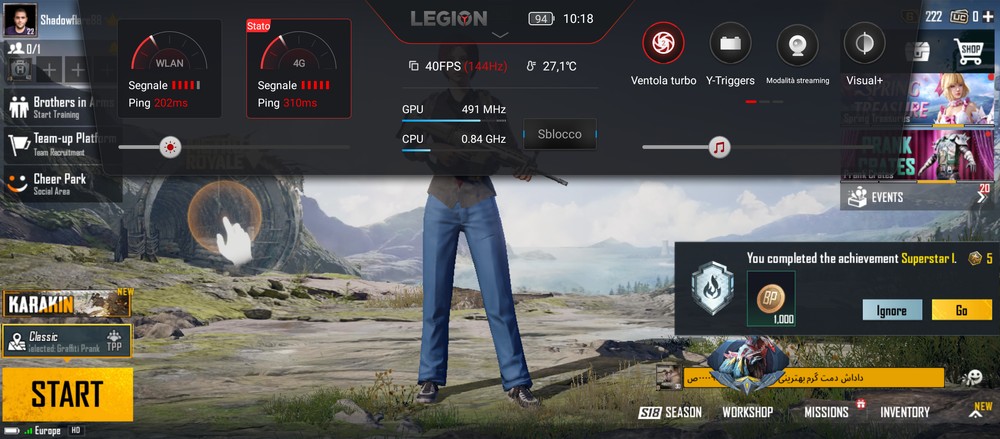Enable Modalità streaming in Legion overlay
The image size is (1000, 439).
(797, 43)
